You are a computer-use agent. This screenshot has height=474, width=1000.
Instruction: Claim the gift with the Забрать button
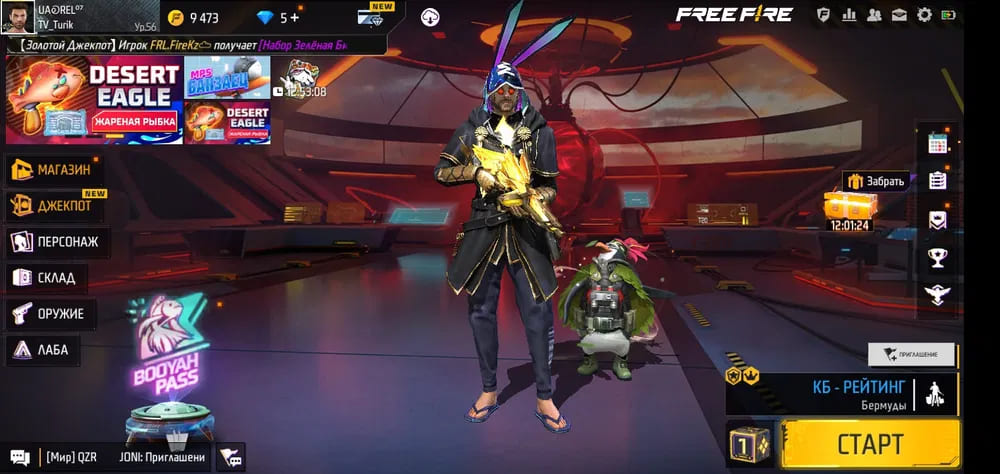pos(877,181)
